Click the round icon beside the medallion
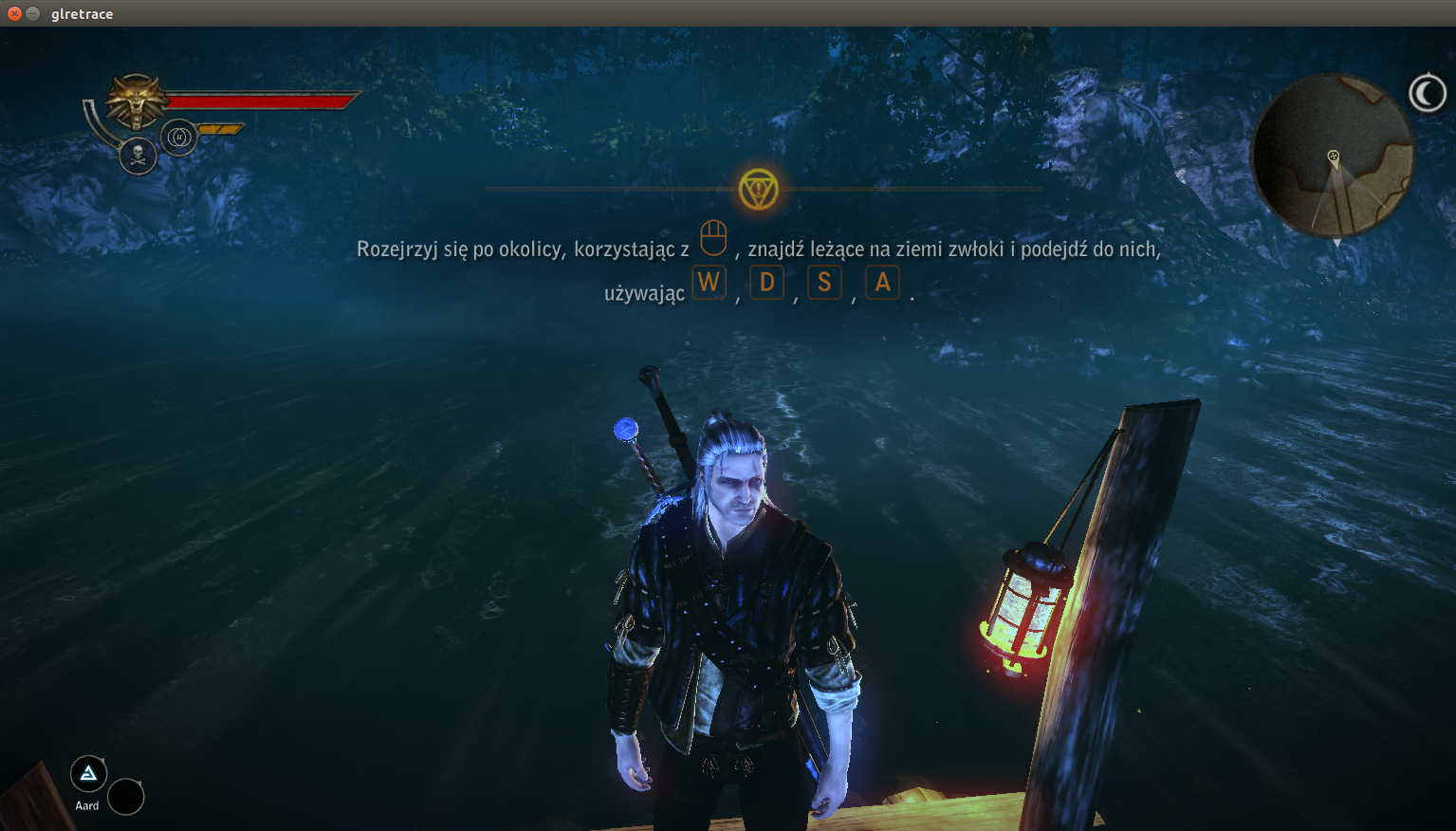 [x=178, y=138]
